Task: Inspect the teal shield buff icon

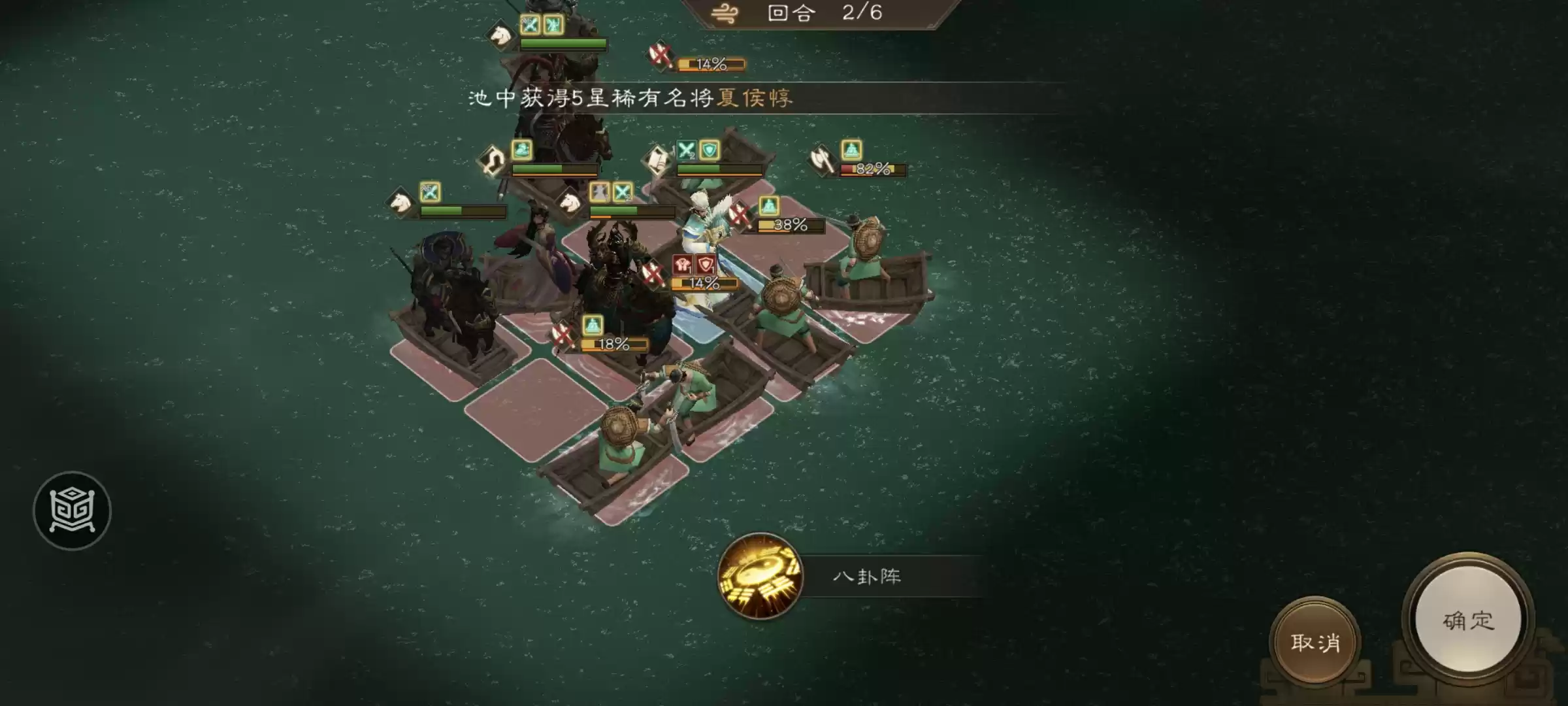Action: click(710, 151)
